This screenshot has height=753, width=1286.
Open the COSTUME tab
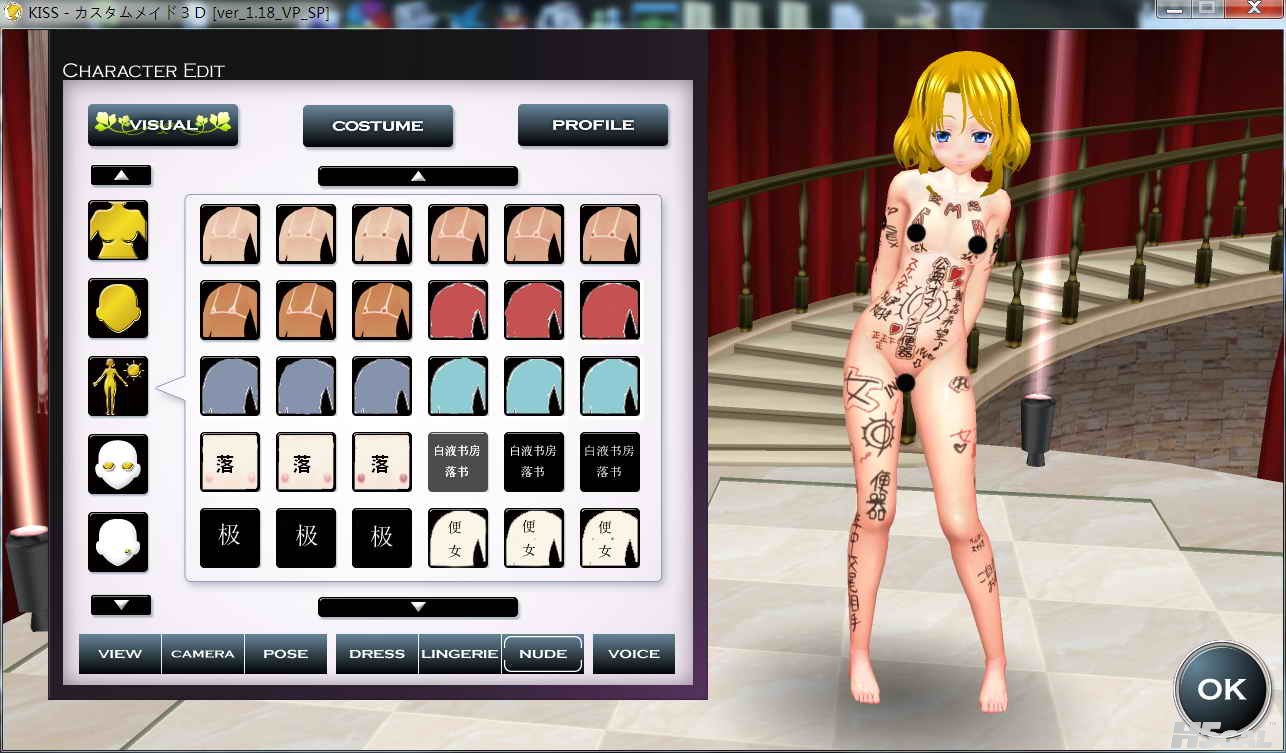[x=378, y=126]
